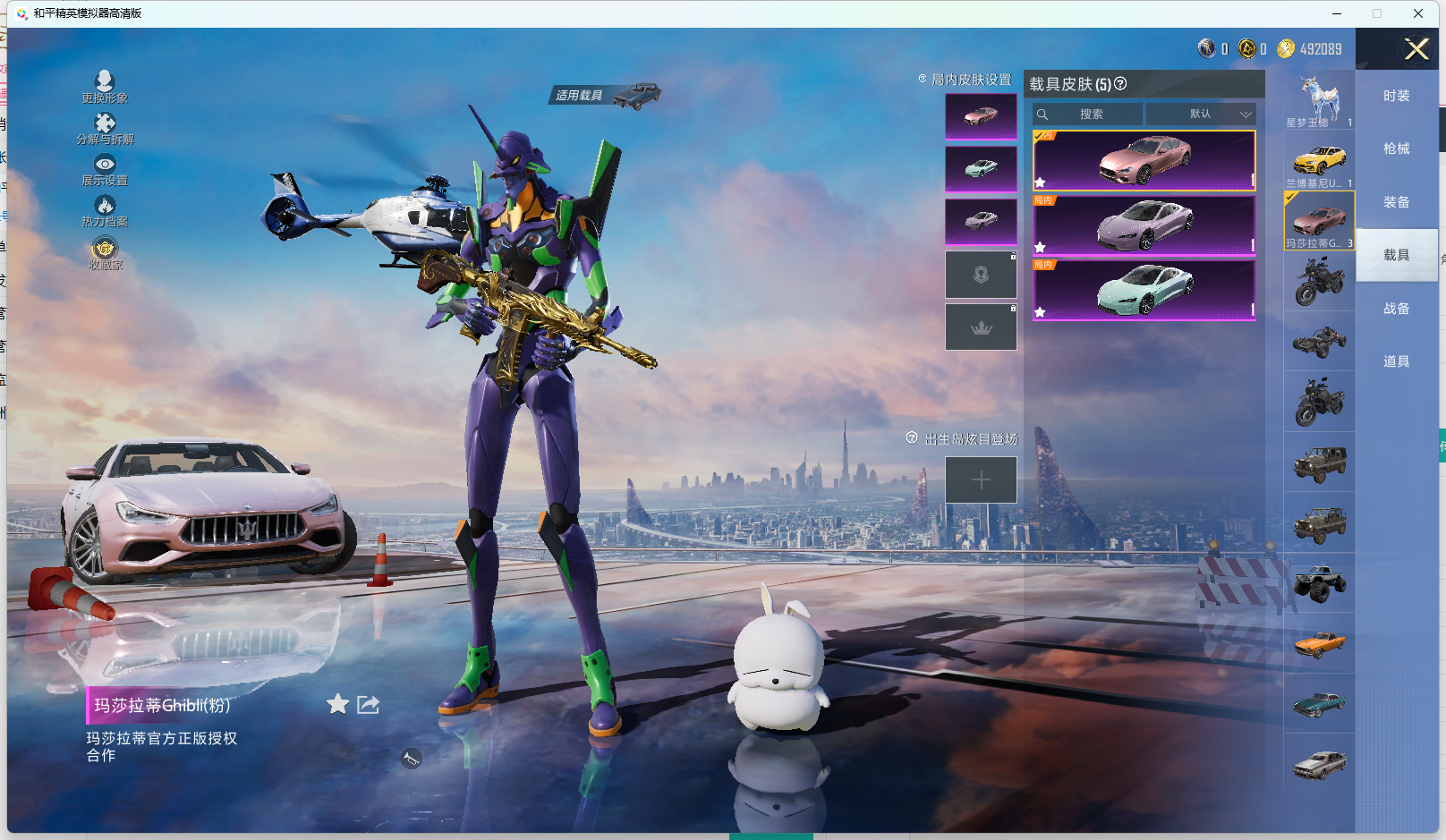Choose the yellow Lamborghini vehicle thumbnail
1446x840 pixels.
[x=1319, y=161]
